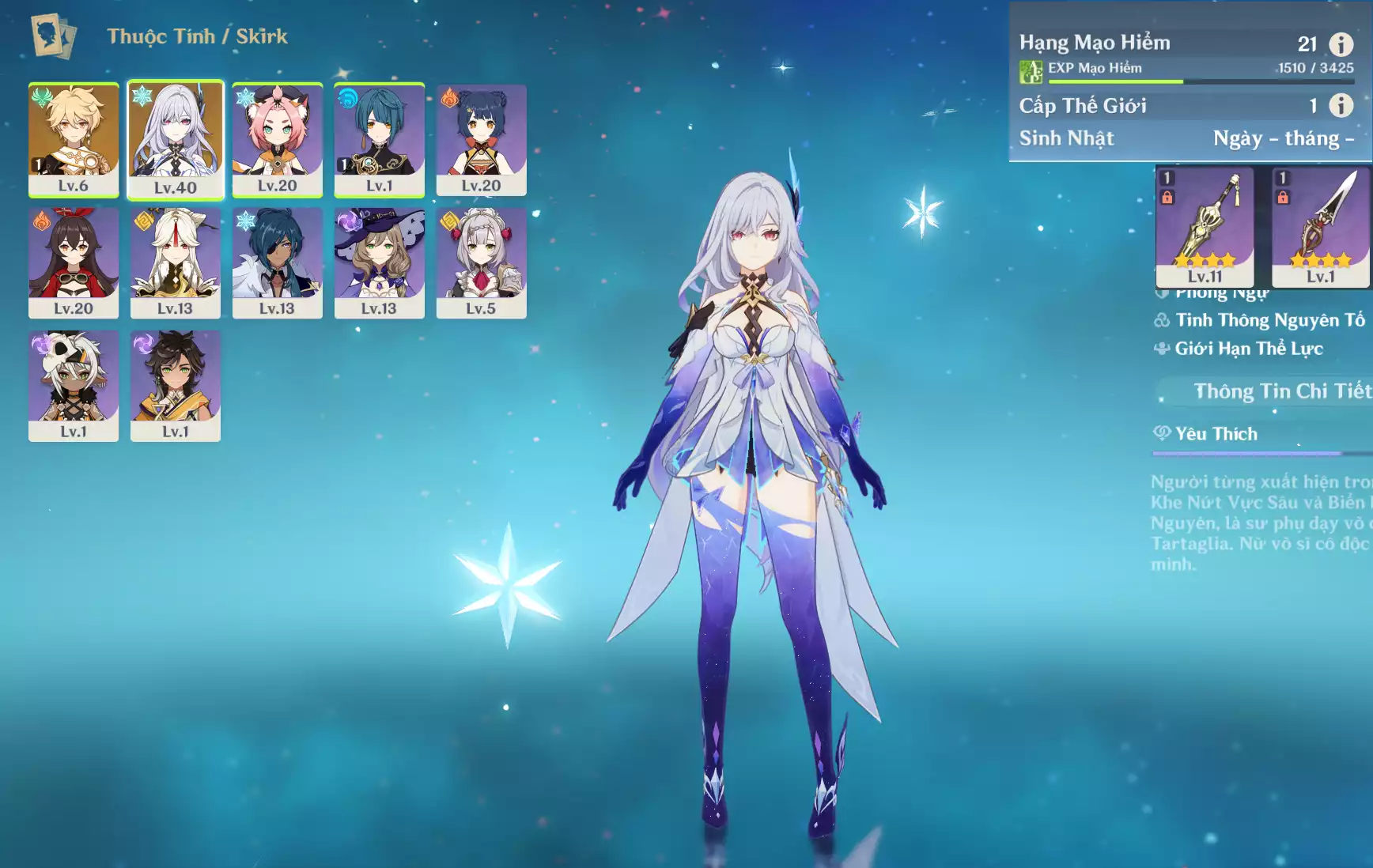Show World Level info details
The width and height of the screenshot is (1373, 868).
click(x=1341, y=105)
